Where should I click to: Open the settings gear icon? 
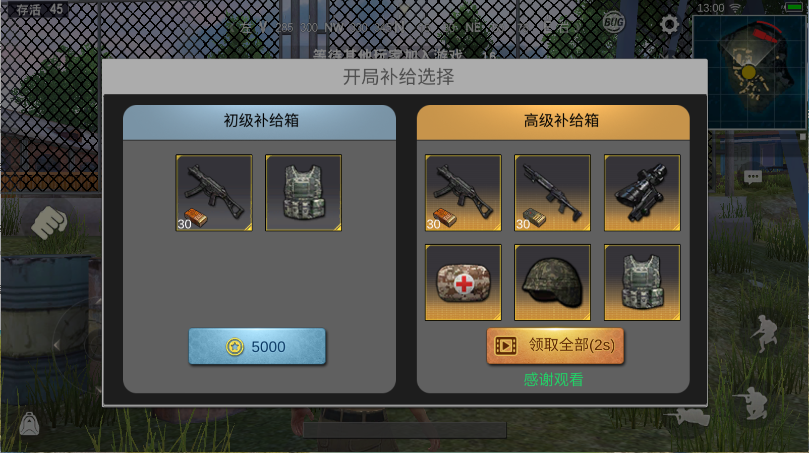[670, 24]
